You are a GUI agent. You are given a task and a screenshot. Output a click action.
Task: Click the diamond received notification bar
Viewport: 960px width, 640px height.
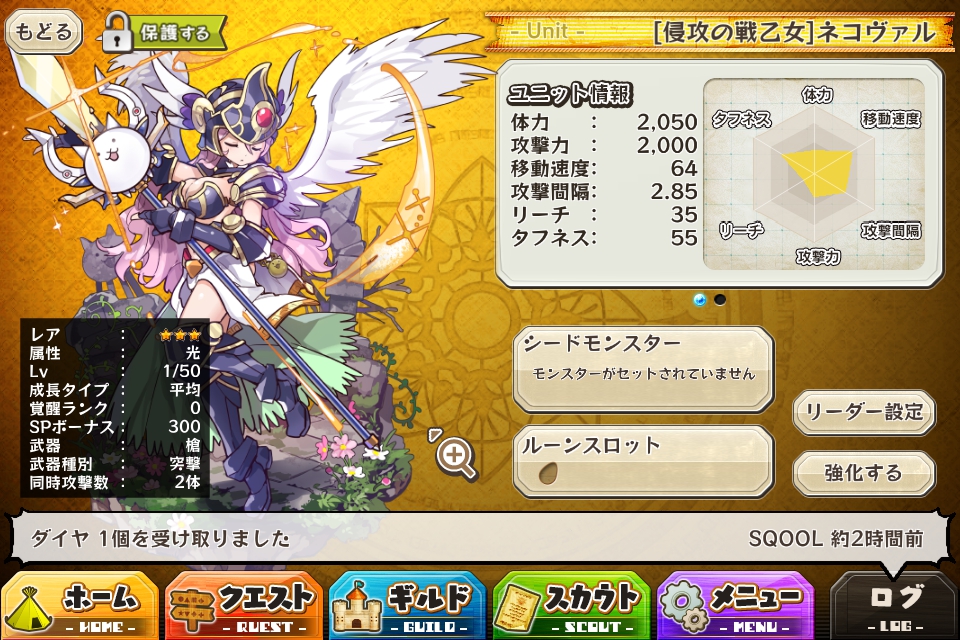coord(478,539)
